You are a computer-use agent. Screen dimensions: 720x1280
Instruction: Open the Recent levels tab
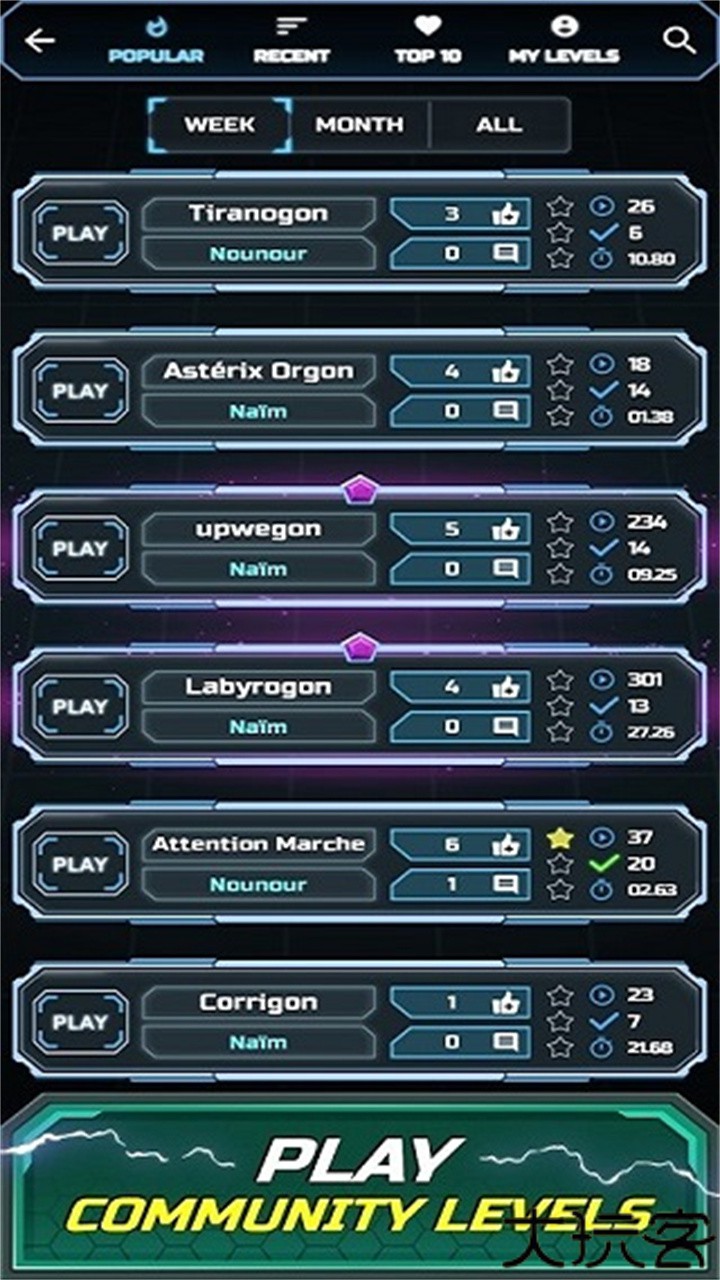click(291, 41)
